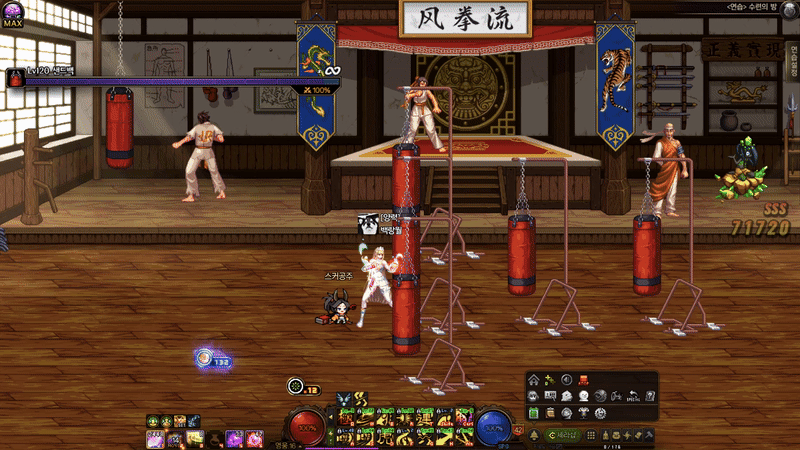The width and height of the screenshot is (800, 450).
Task: Select the armor equipment icon
Action: click(584, 413)
